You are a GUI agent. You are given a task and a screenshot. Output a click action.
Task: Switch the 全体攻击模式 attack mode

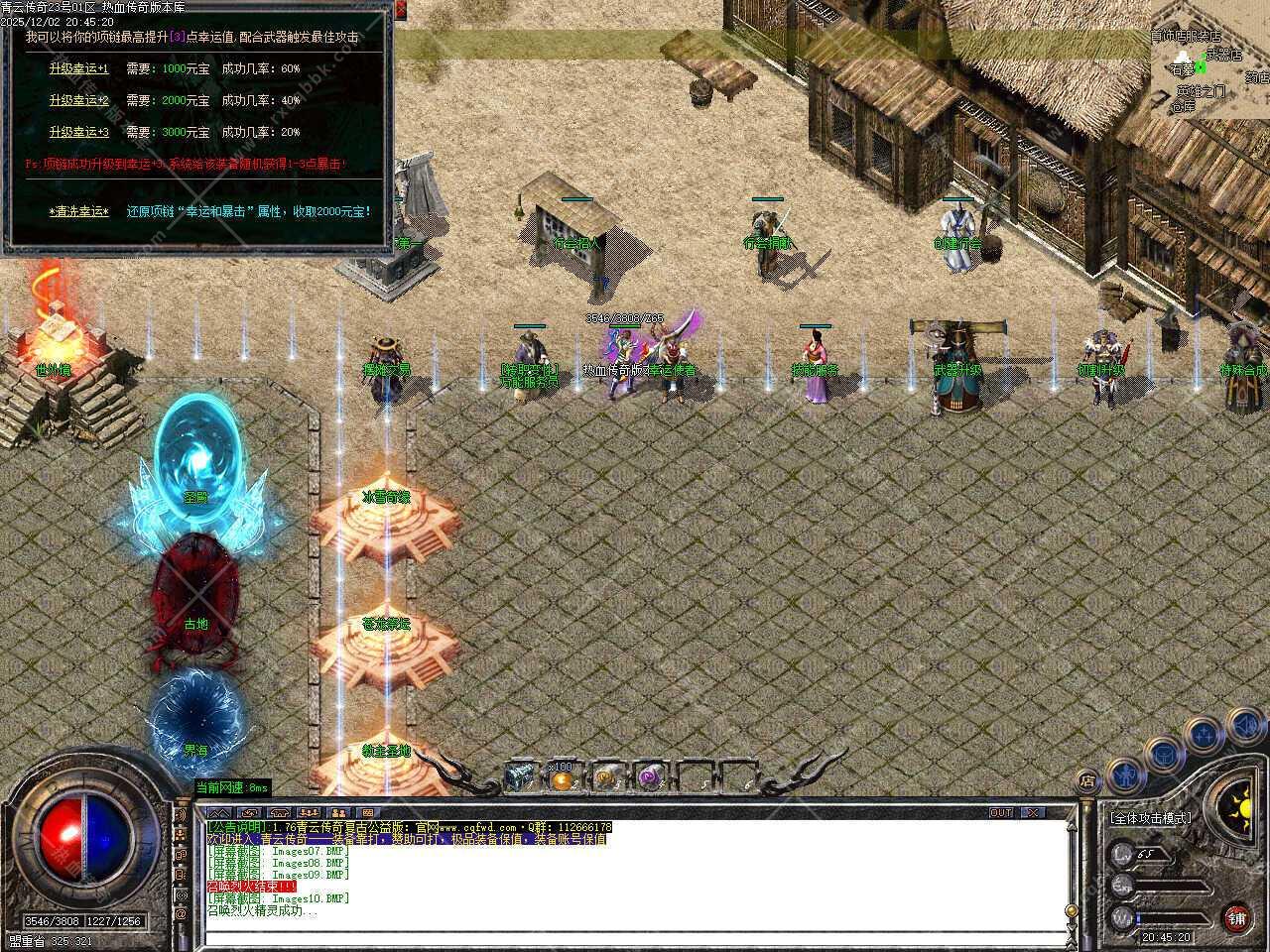(1151, 818)
